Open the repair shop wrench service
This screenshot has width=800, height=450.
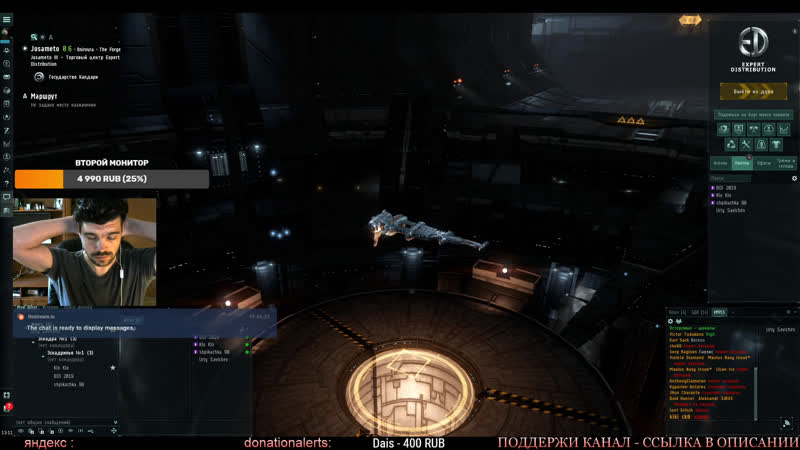click(x=746, y=145)
